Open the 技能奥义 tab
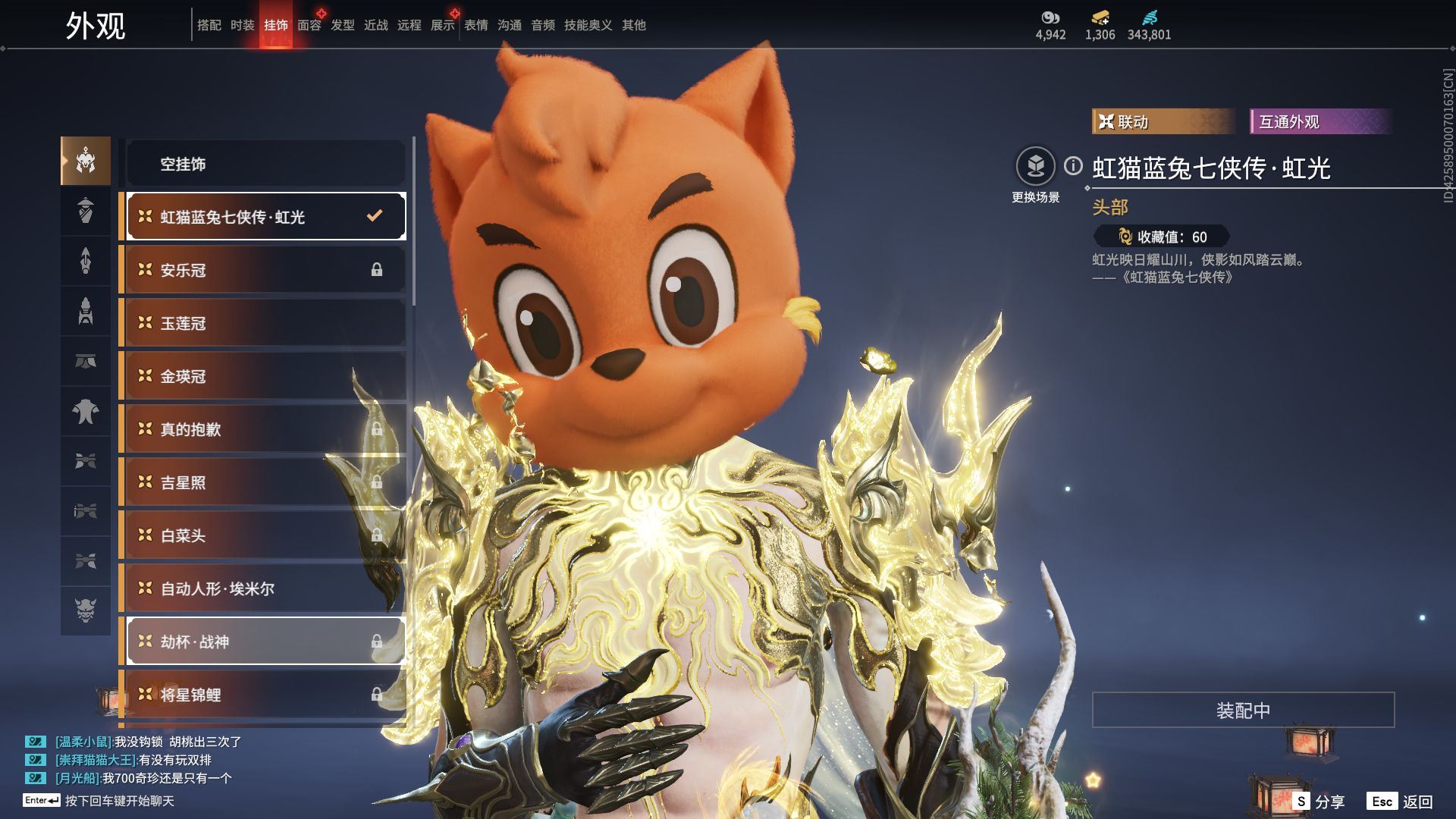This screenshot has height=819, width=1456. point(588,25)
